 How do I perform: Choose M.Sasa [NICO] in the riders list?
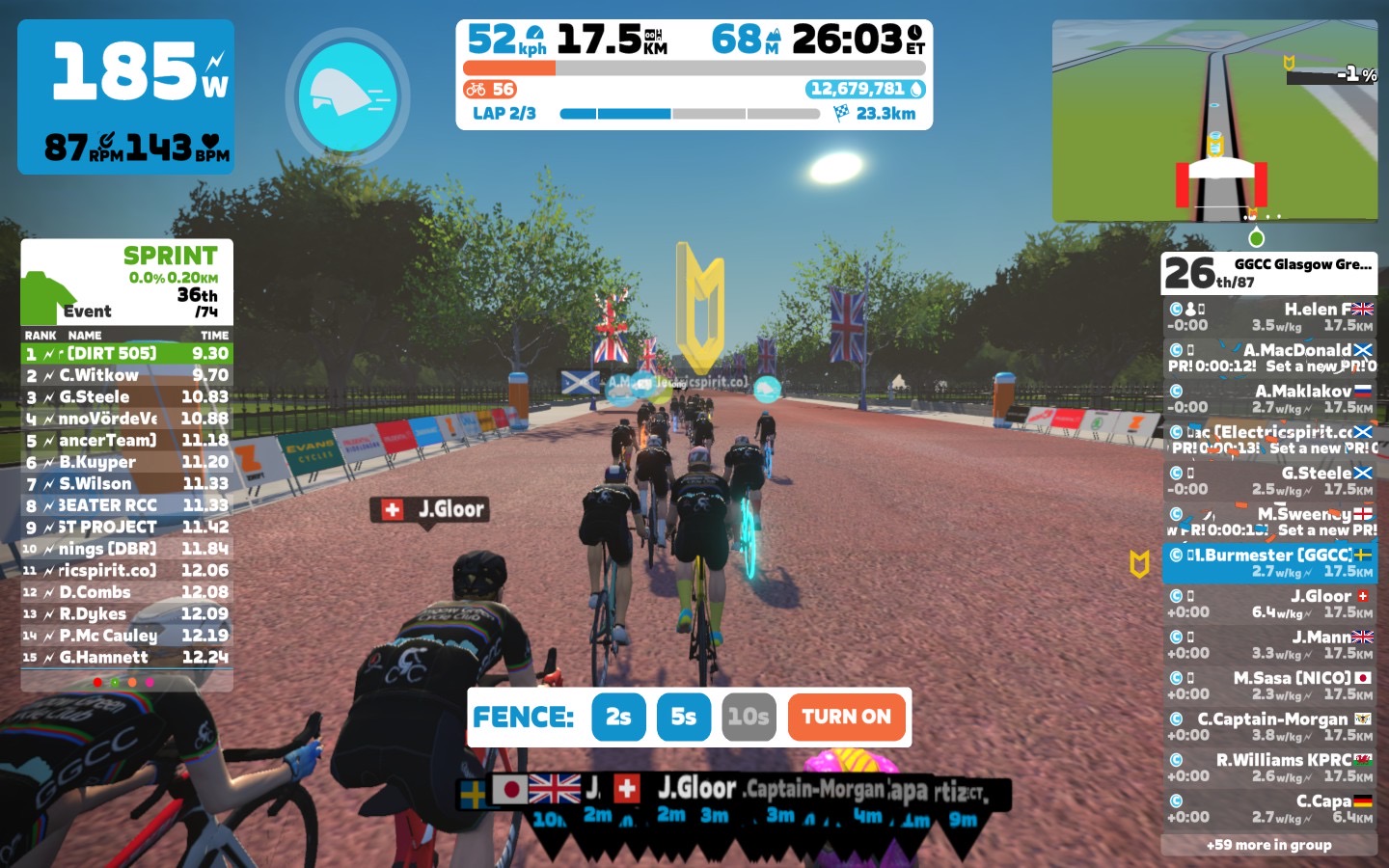1269,686
